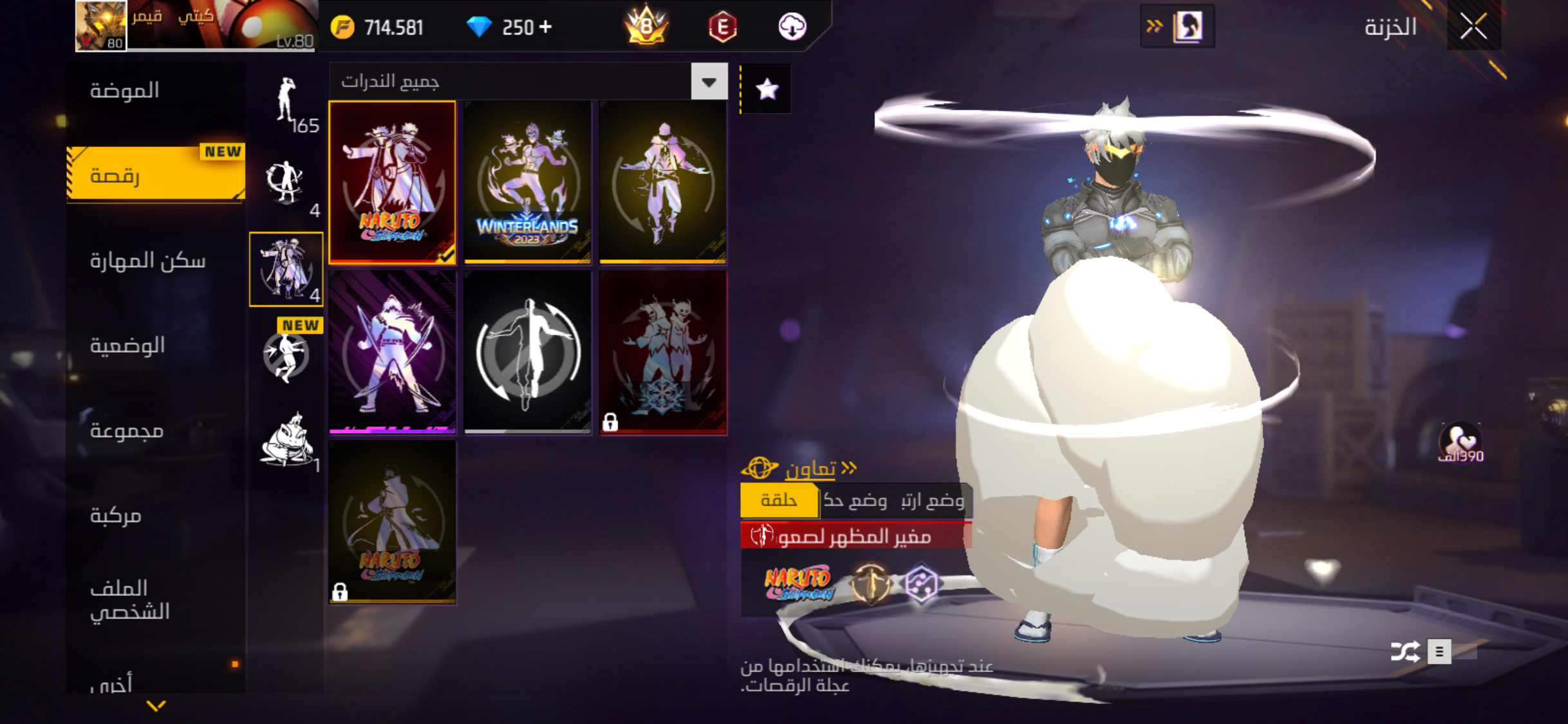This screenshot has height=724, width=1568.
Task: Select the رقصة emote category
Action: [x=156, y=175]
